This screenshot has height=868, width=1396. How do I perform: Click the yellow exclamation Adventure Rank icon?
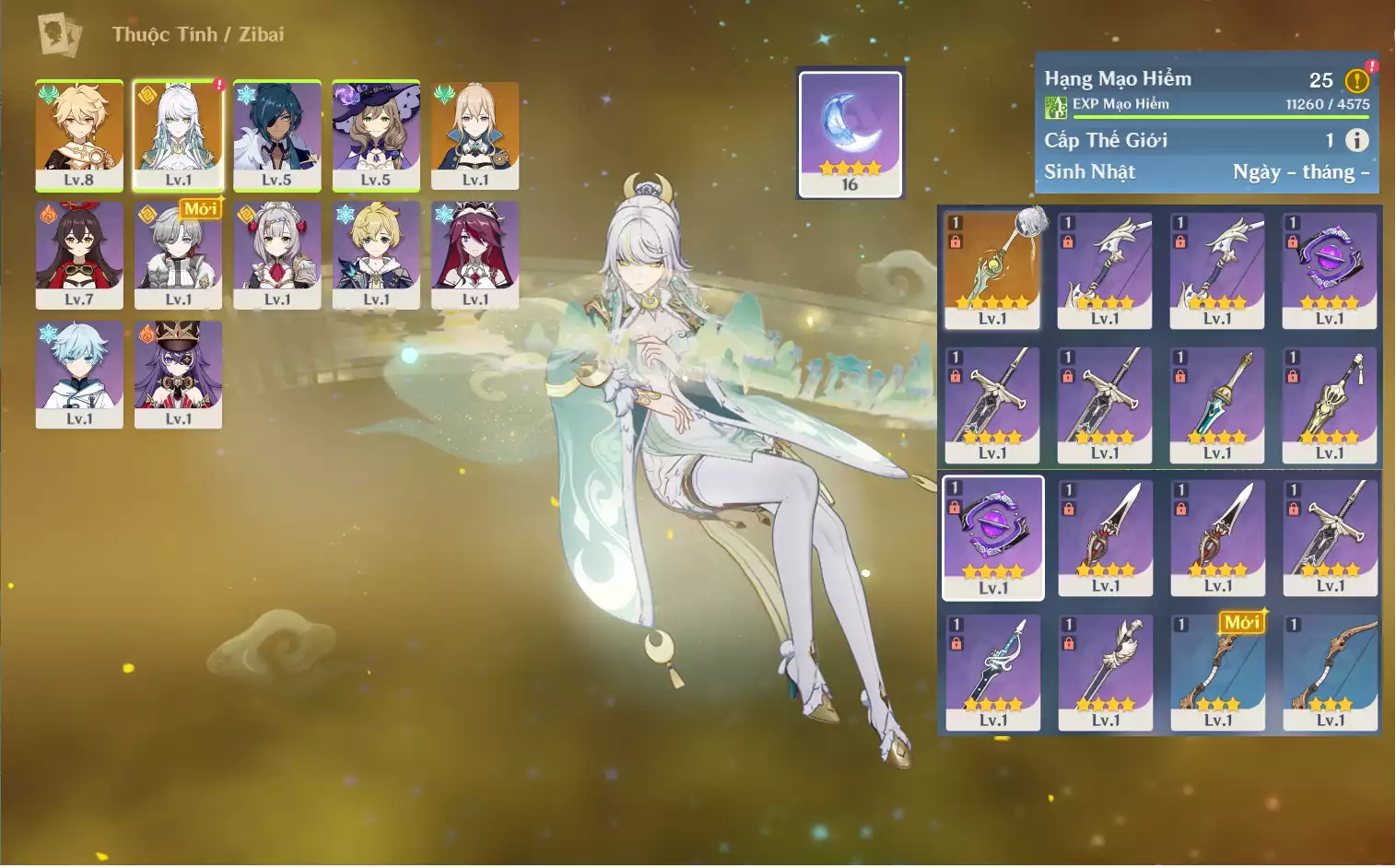(x=1356, y=81)
